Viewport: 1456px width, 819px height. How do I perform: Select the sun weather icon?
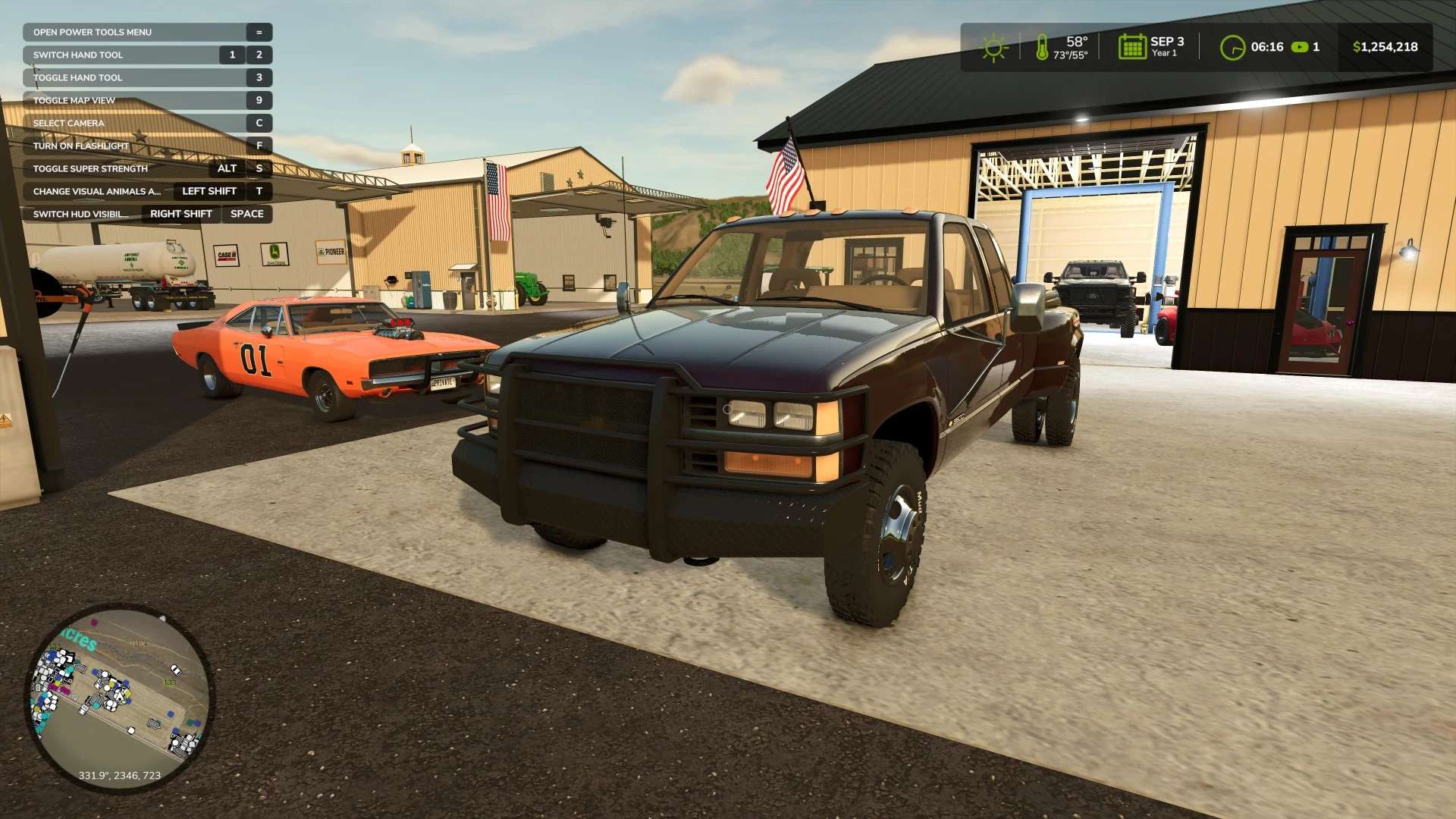[x=993, y=47]
